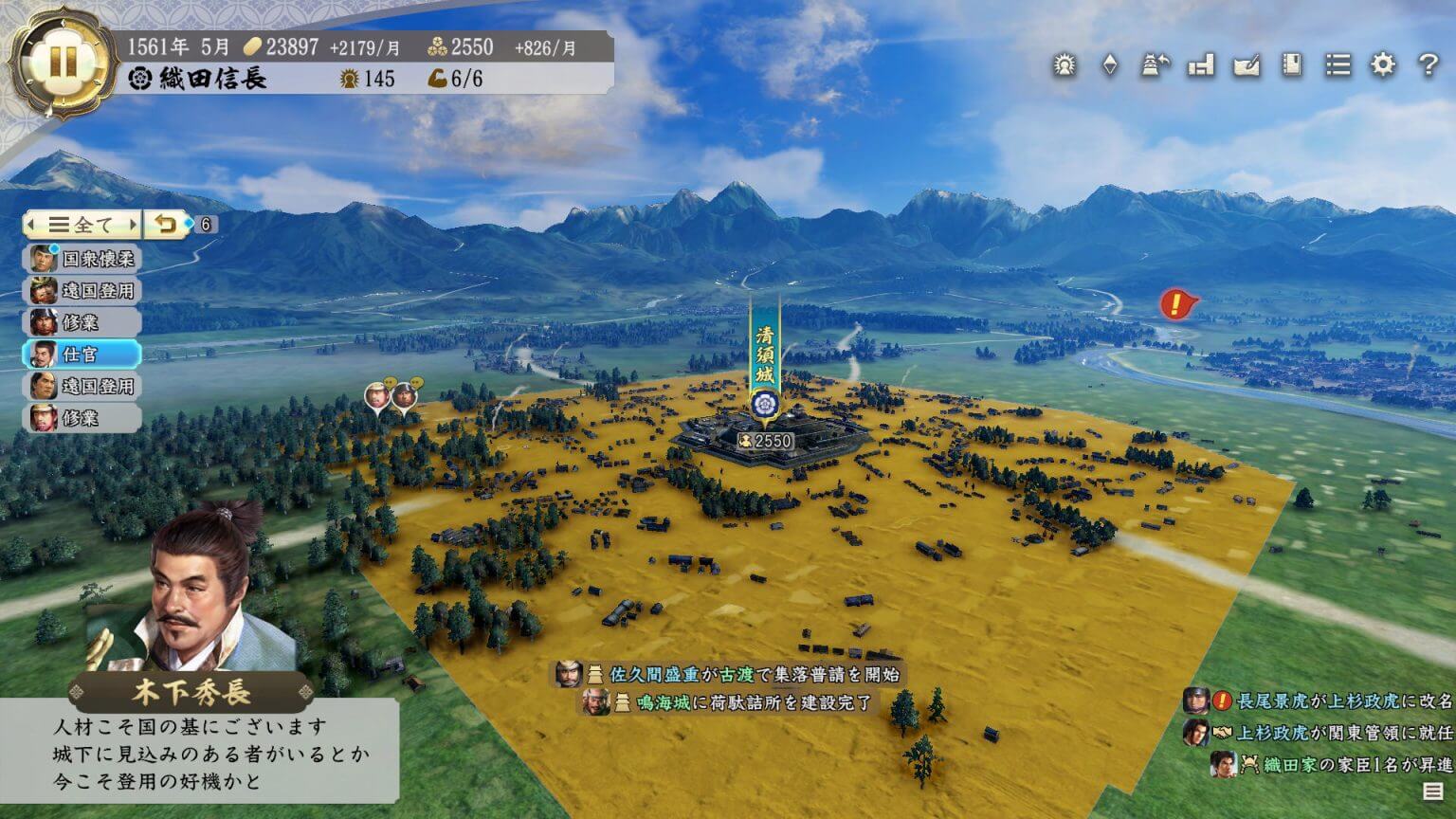
Task: Open the 国衆懐柔 proposal entry
Action: tap(83, 259)
